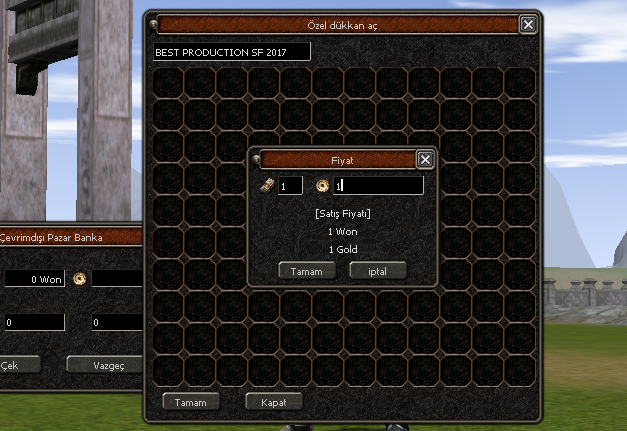Close the Özel dükkan aç window
This screenshot has height=431, width=627.
(529, 25)
